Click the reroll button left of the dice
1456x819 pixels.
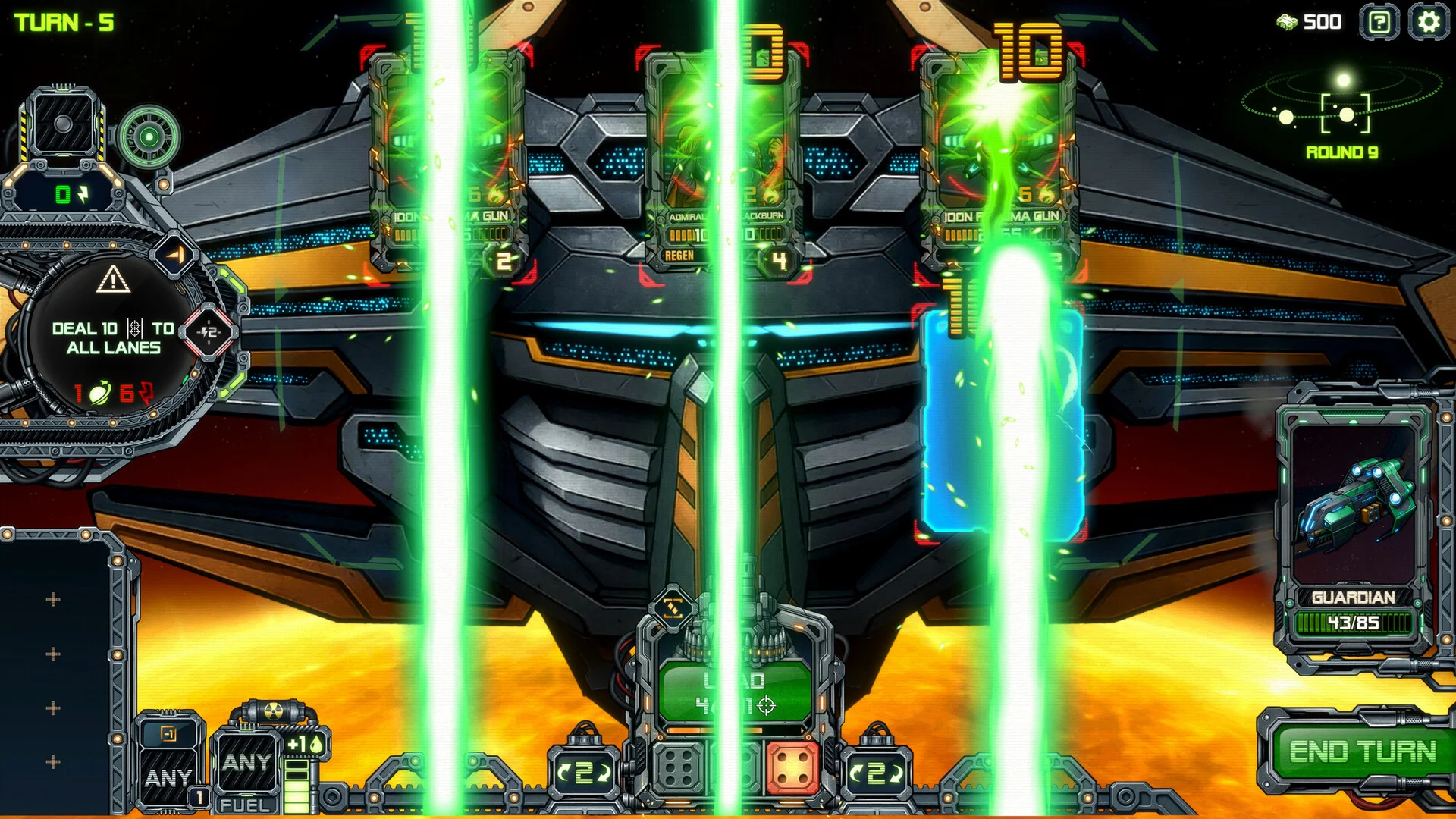(583, 773)
